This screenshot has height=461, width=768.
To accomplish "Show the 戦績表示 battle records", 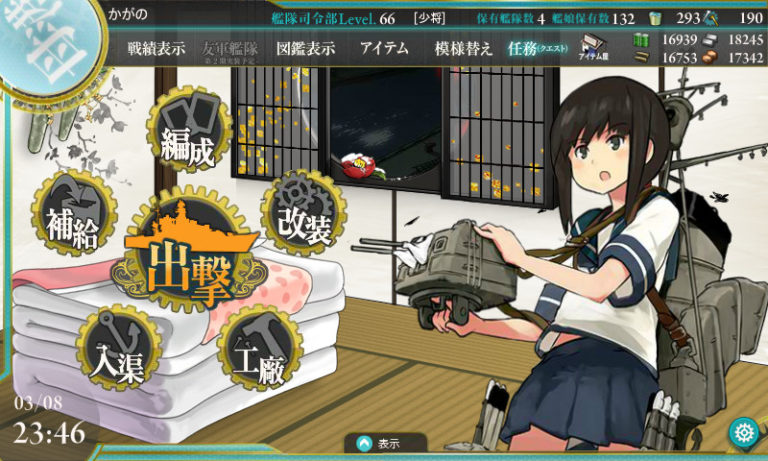I will pyautogui.click(x=156, y=49).
